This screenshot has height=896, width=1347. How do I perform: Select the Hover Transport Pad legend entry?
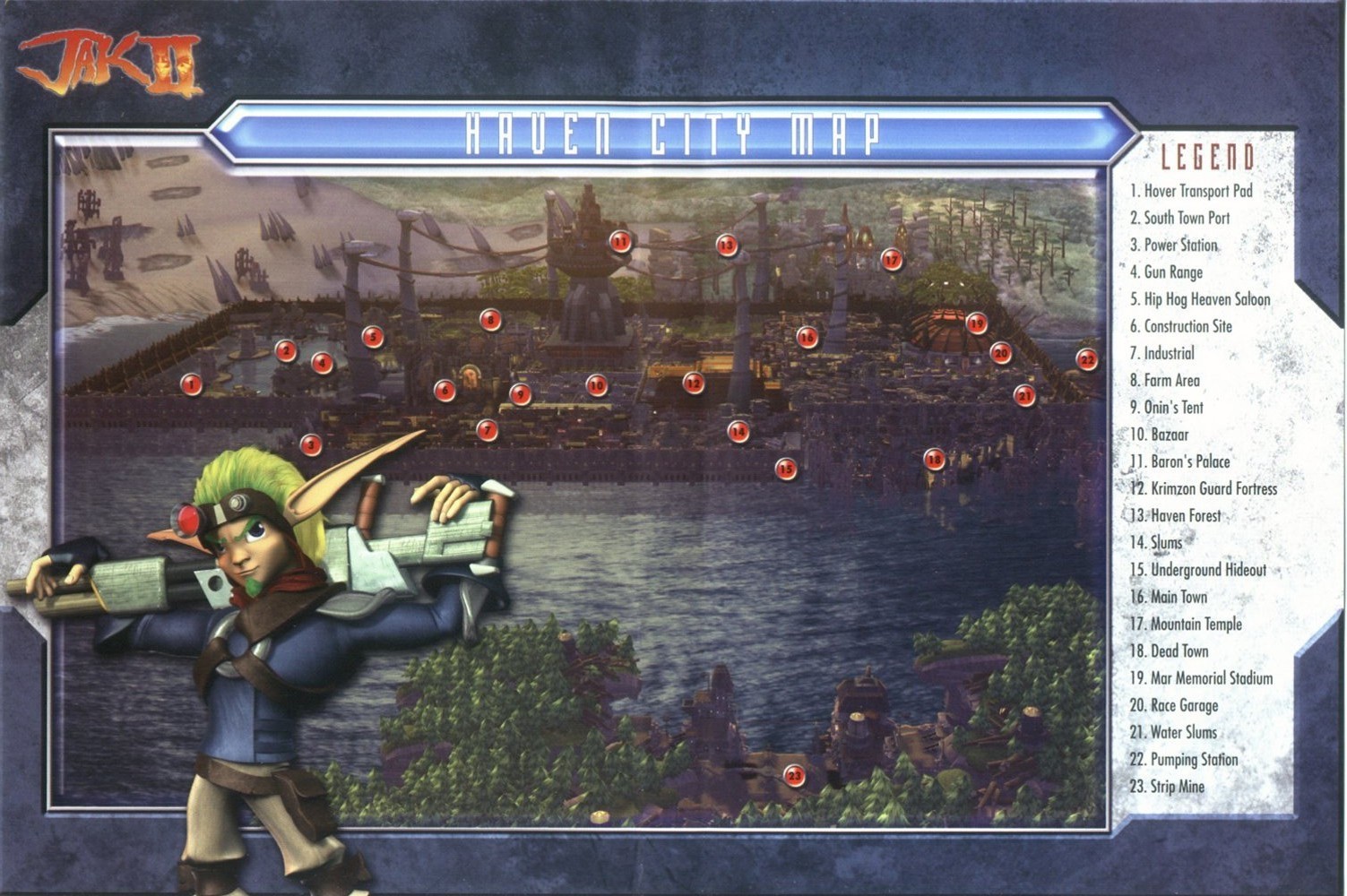(x=1190, y=191)
